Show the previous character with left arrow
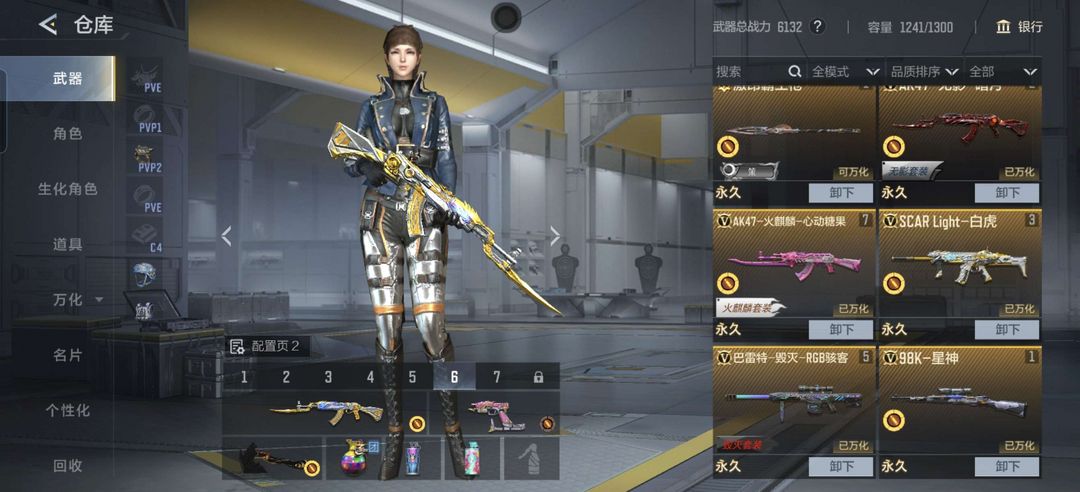This screenshot has width=1080, height=492. [227, 236]
